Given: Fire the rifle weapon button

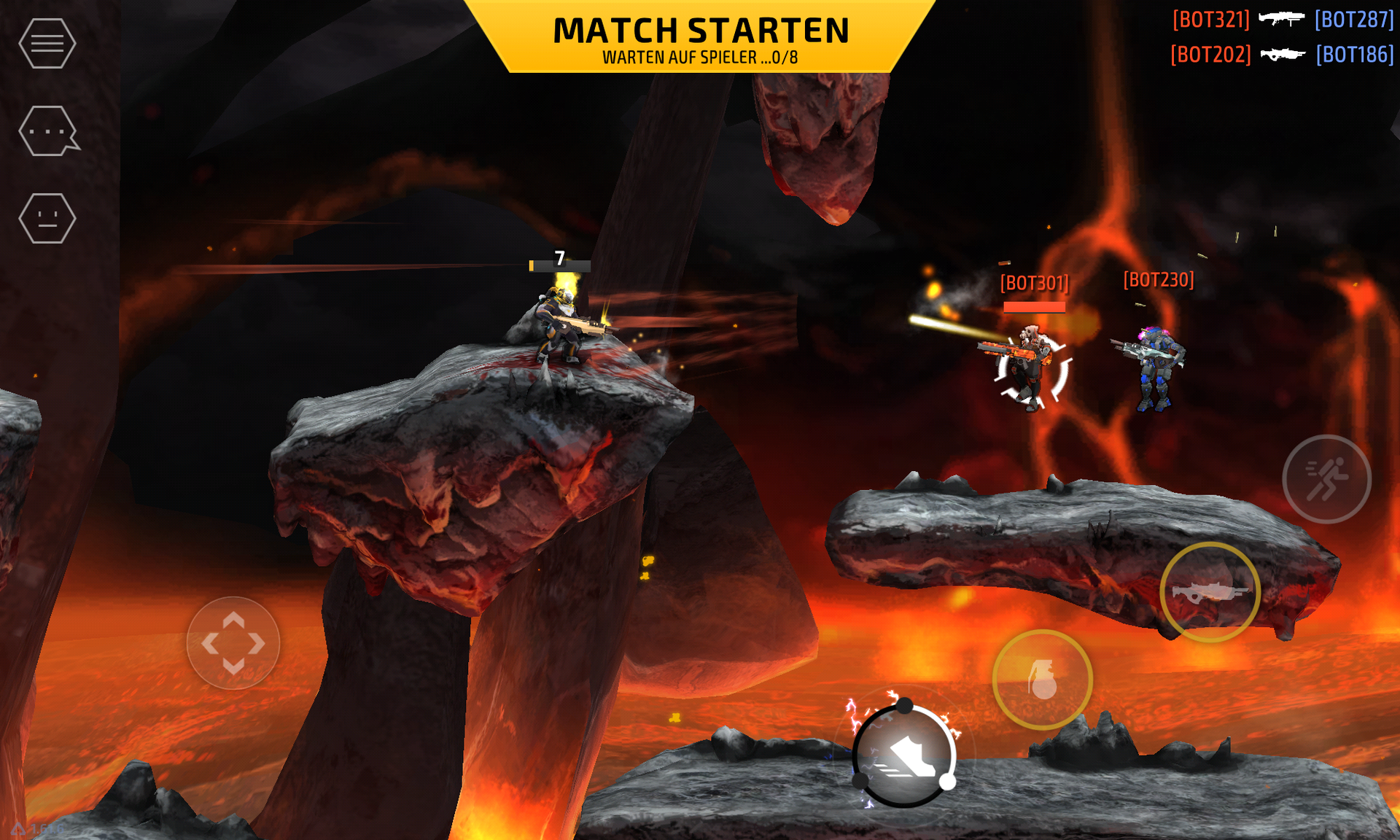Looking at the screenshot, I should coord(1210,592).
